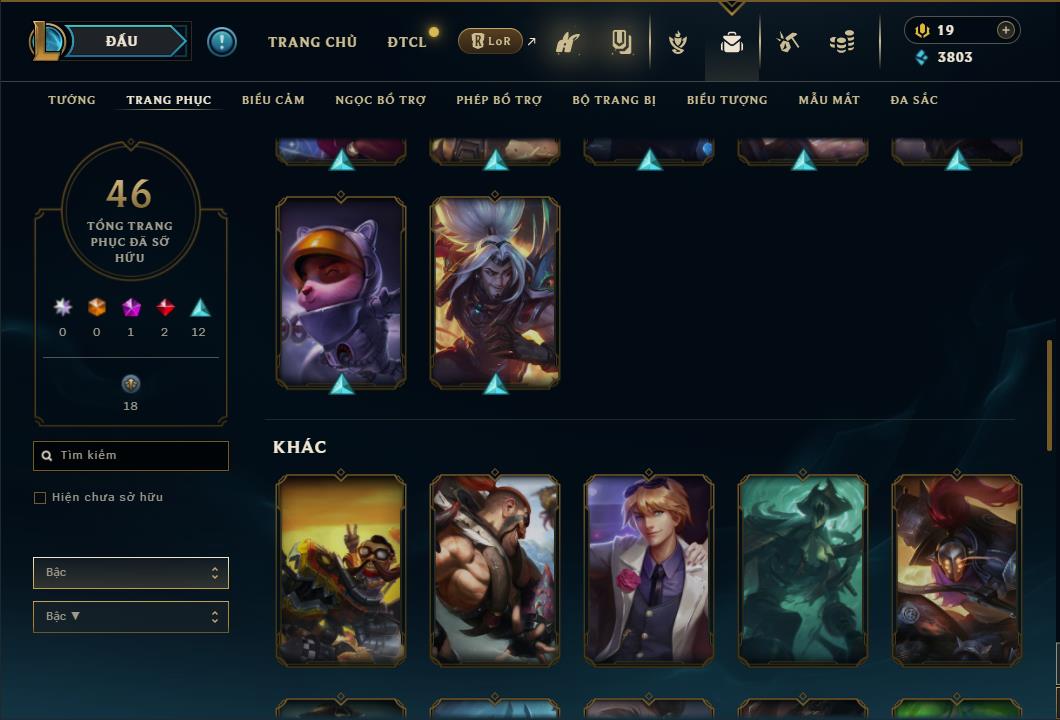The height and width of the screenshot is (720, 1060).
Task: Switch to the PHÉP BỔ TRỢ tab
Action: pyautogui.click(x=499, y=100)
